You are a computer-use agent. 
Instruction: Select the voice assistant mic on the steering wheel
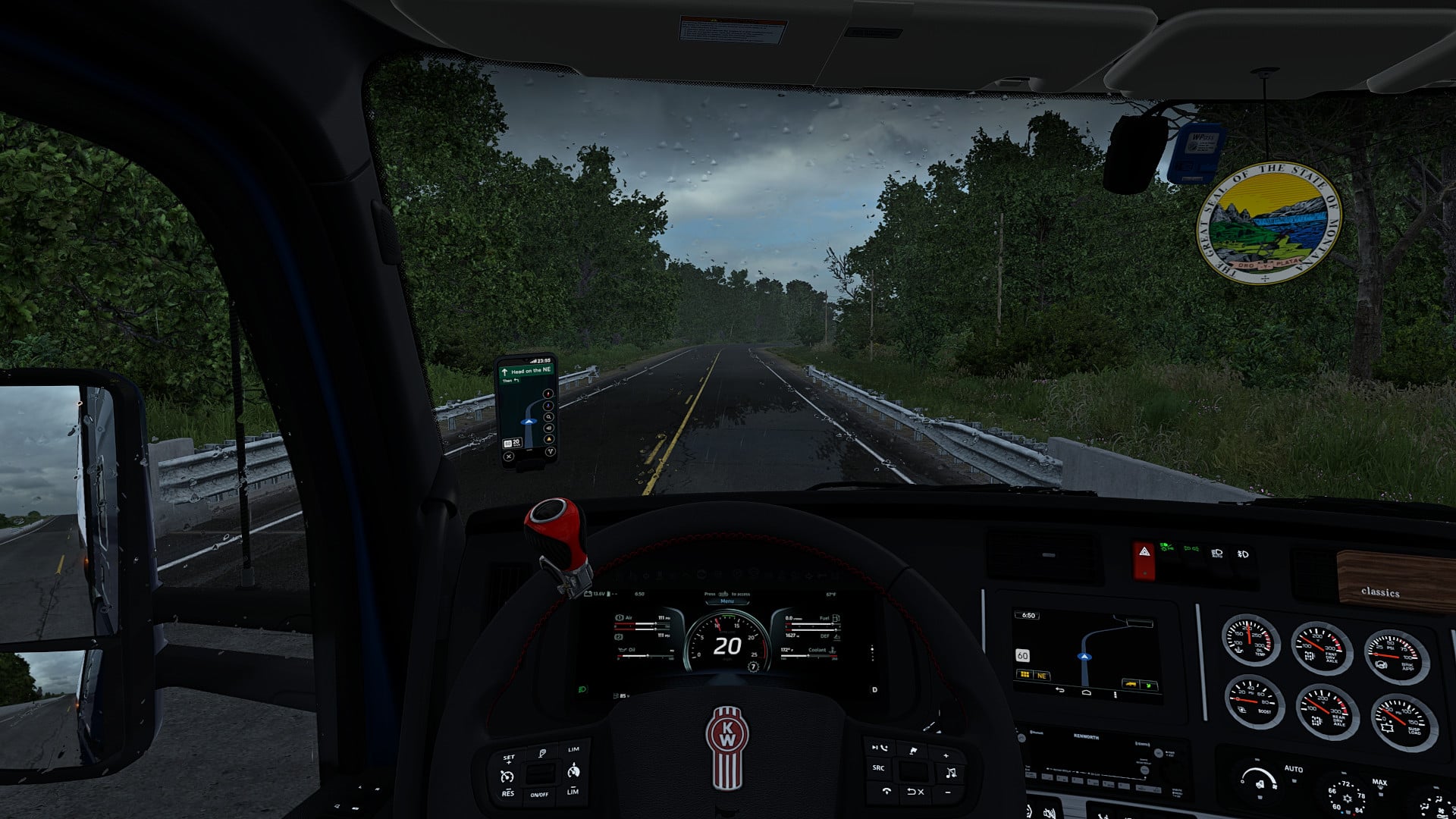pos(542,754)
